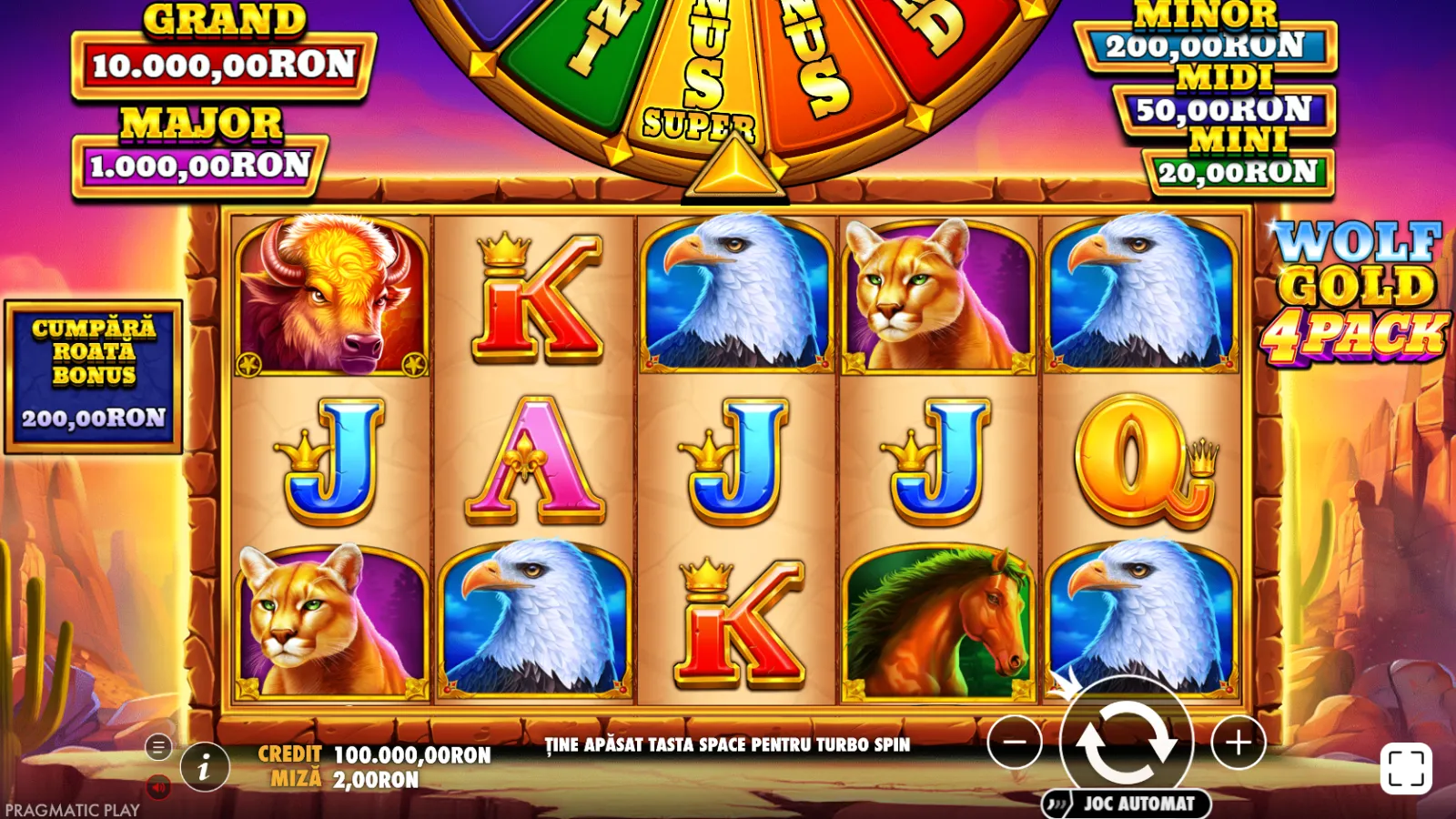This screenshot has width=1456, height=819.
Task: Open the Joc Automat autoplay options
Action: tap(1127, 804)
